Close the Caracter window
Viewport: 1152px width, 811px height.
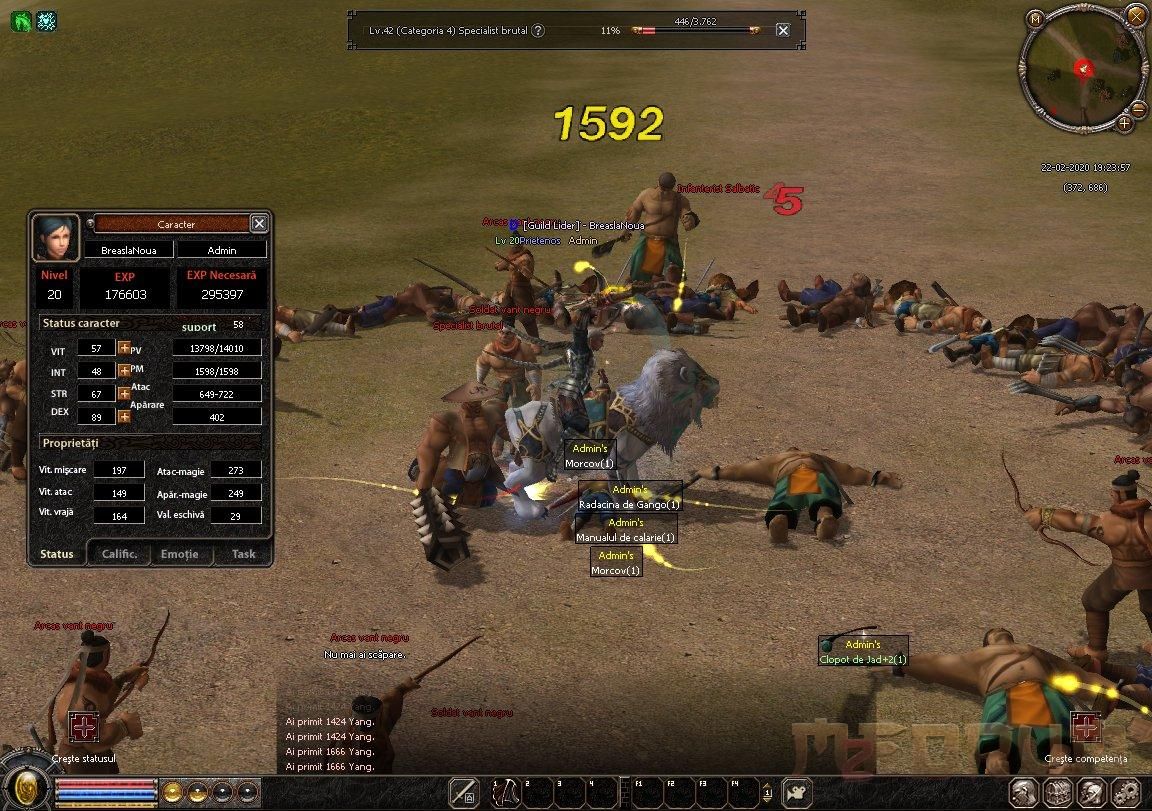(x=259, y=224)
